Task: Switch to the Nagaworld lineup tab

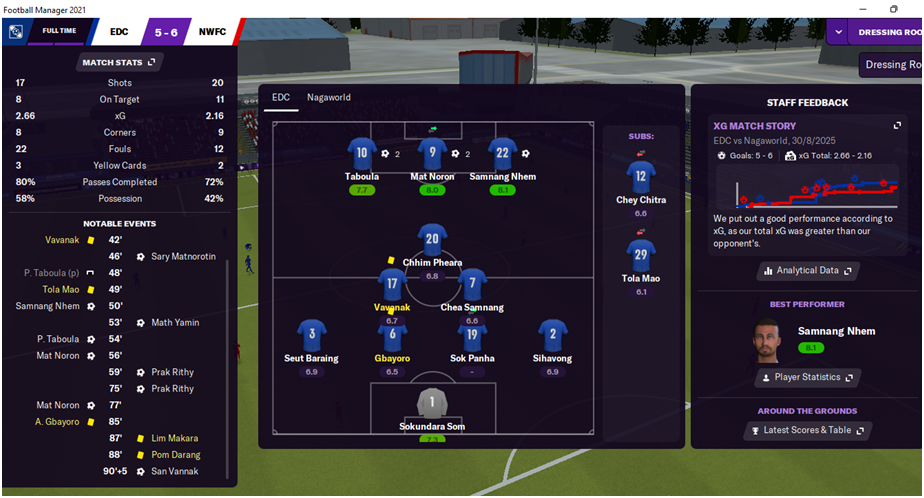Action: pos(329,97)
